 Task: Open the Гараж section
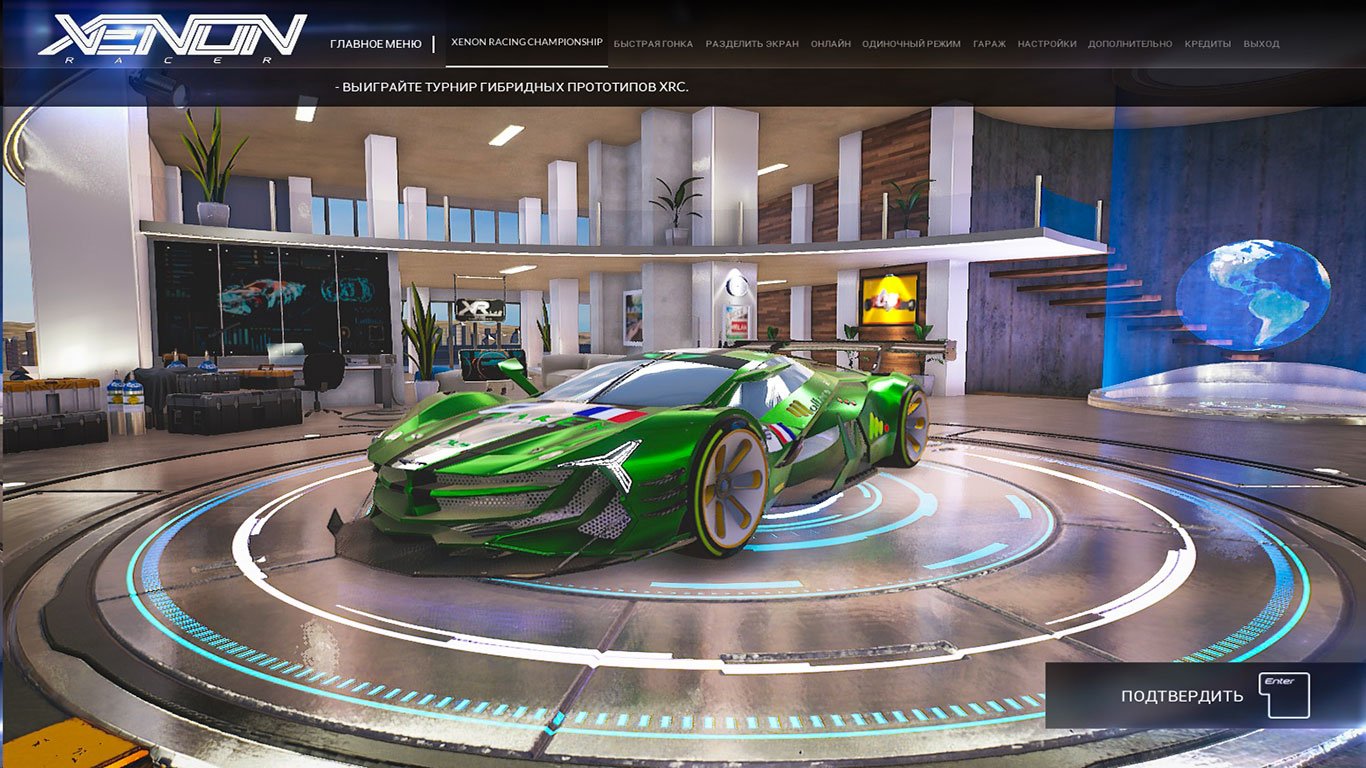click(989, 43)
